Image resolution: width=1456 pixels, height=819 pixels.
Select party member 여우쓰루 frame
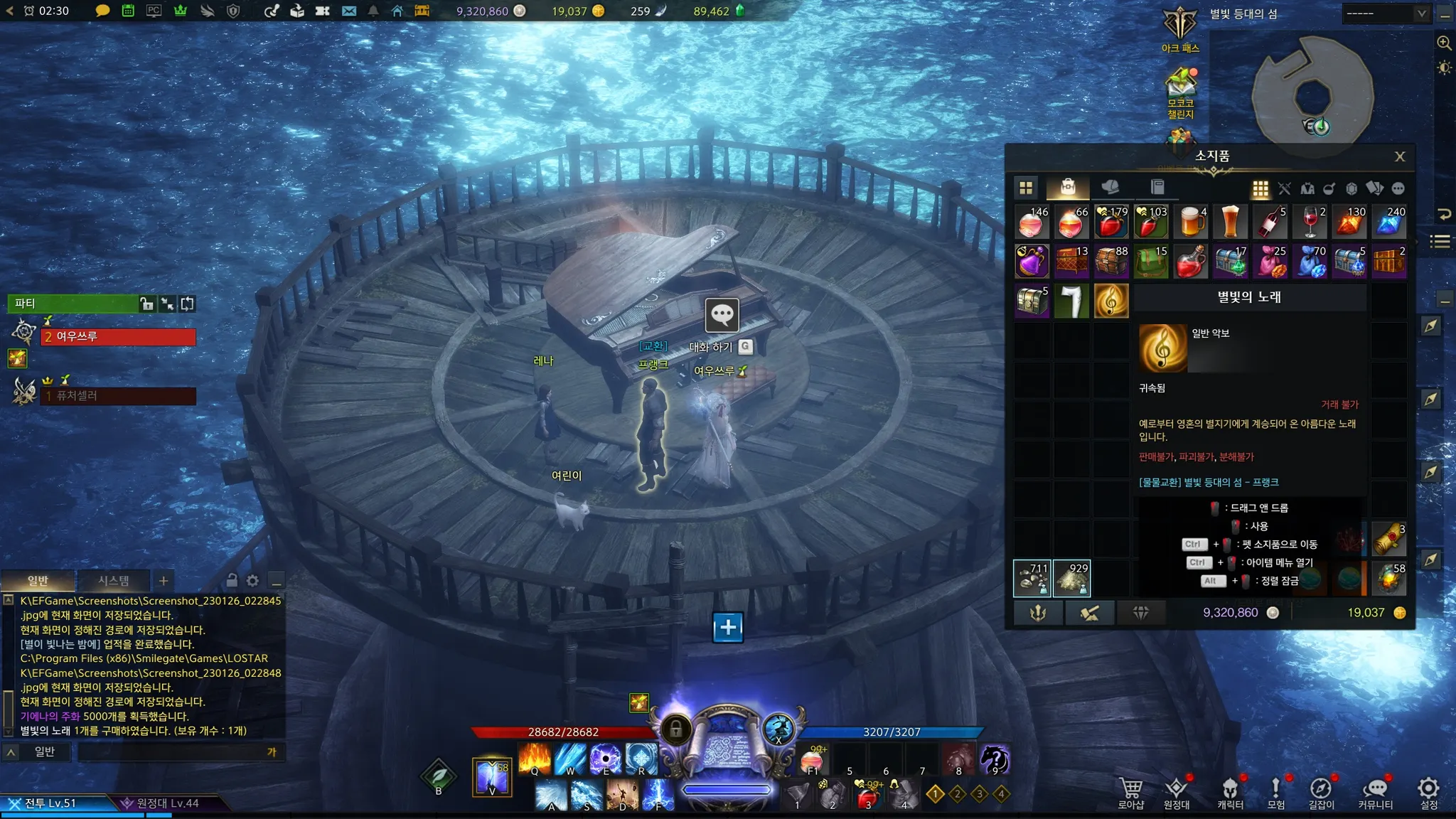(118, 336)
